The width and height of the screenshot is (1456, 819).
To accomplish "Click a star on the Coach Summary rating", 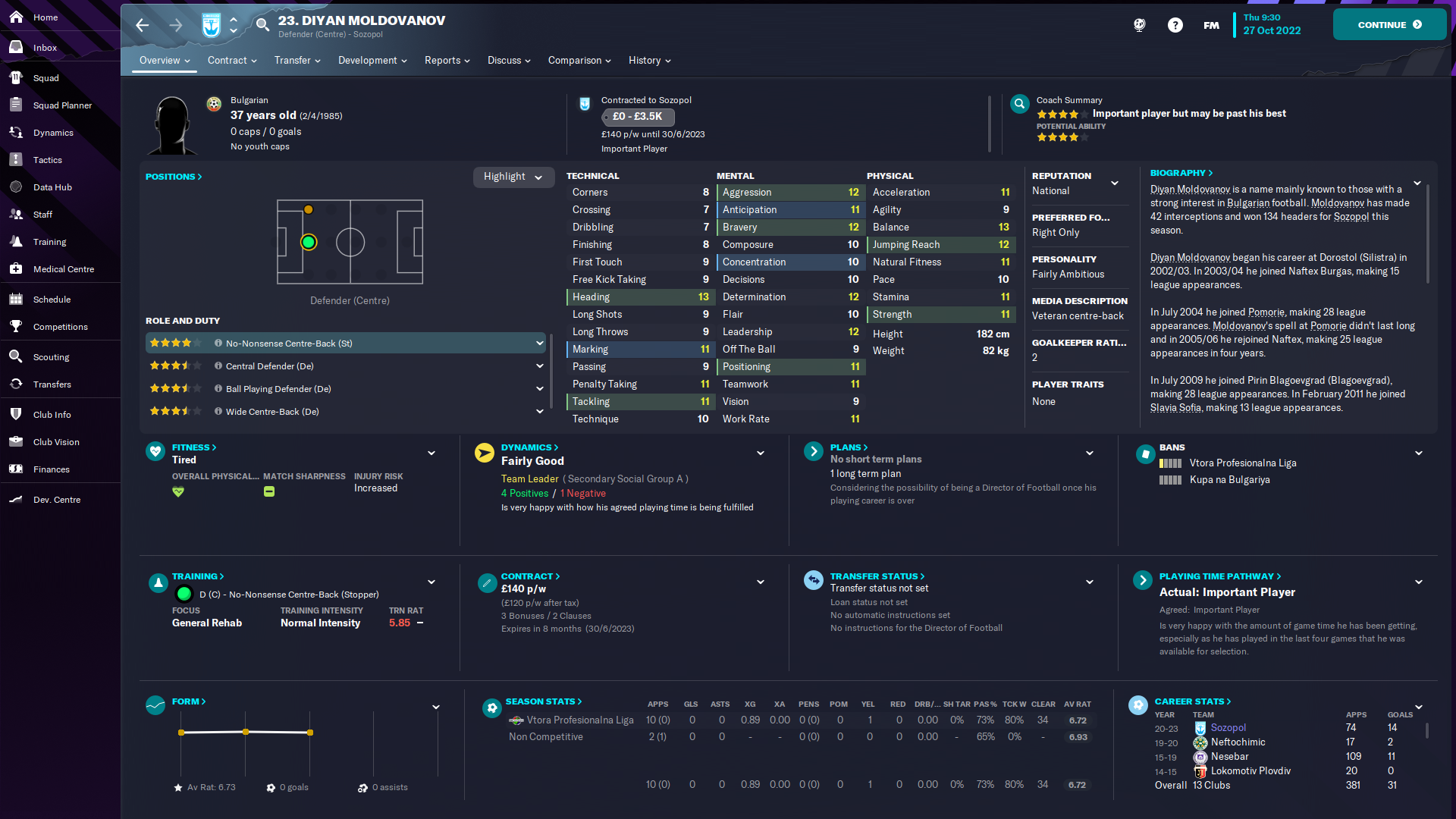I will pyautogui.click(x=1057, y=113).
